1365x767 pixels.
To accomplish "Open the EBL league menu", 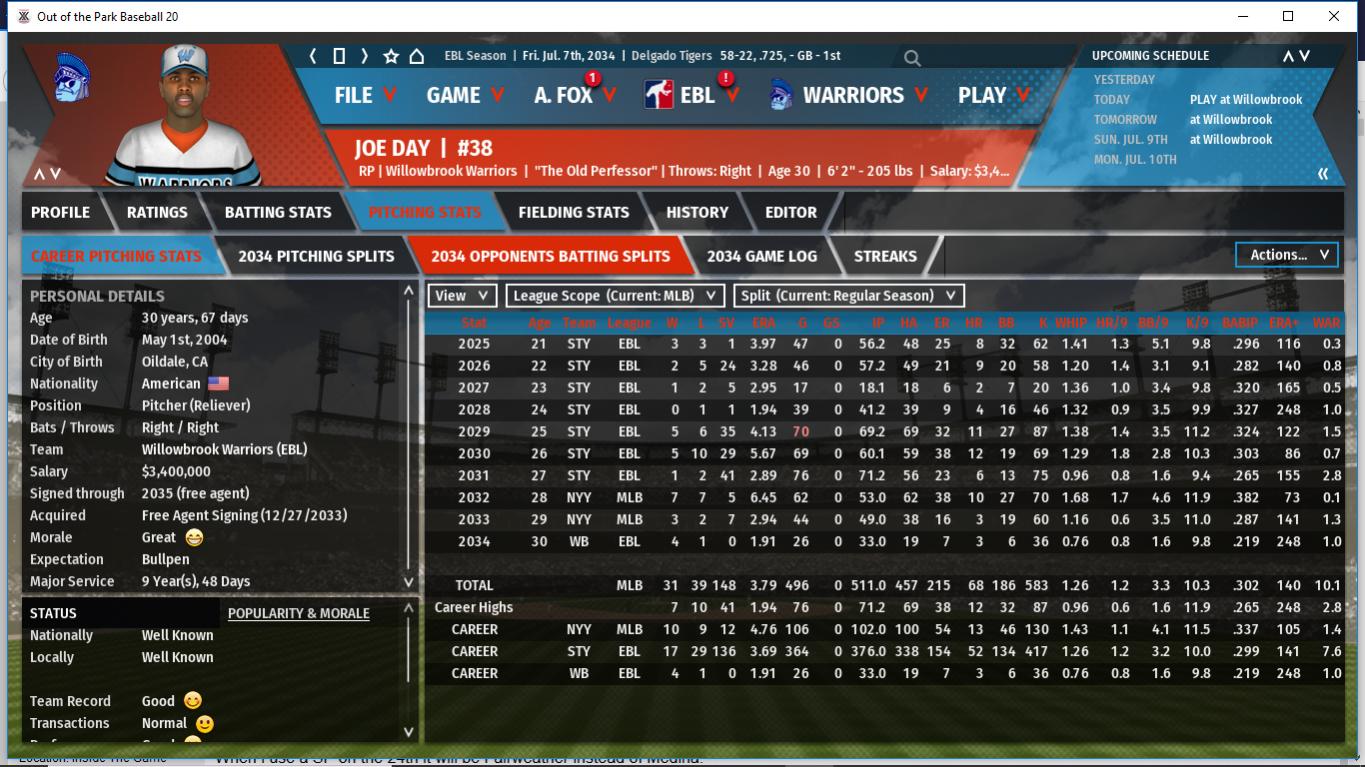I will [x=696, y=95].
